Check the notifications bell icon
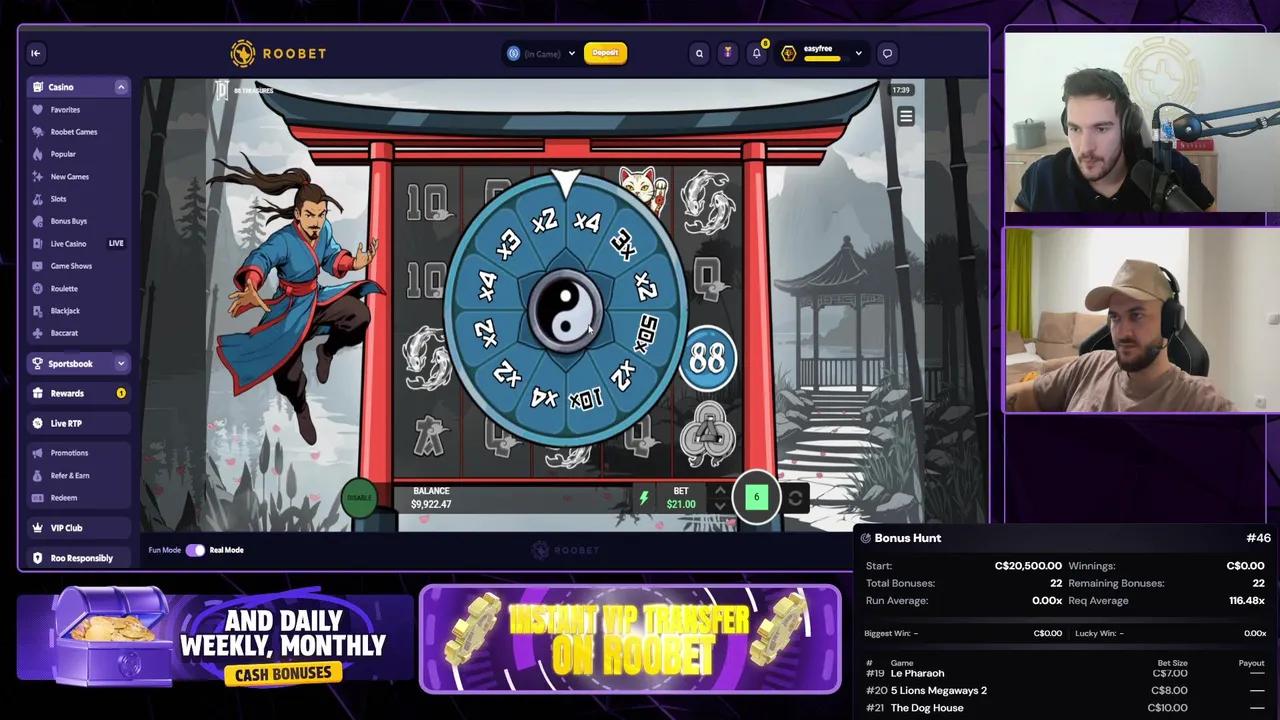1280x720 pixels. [757, 53]
